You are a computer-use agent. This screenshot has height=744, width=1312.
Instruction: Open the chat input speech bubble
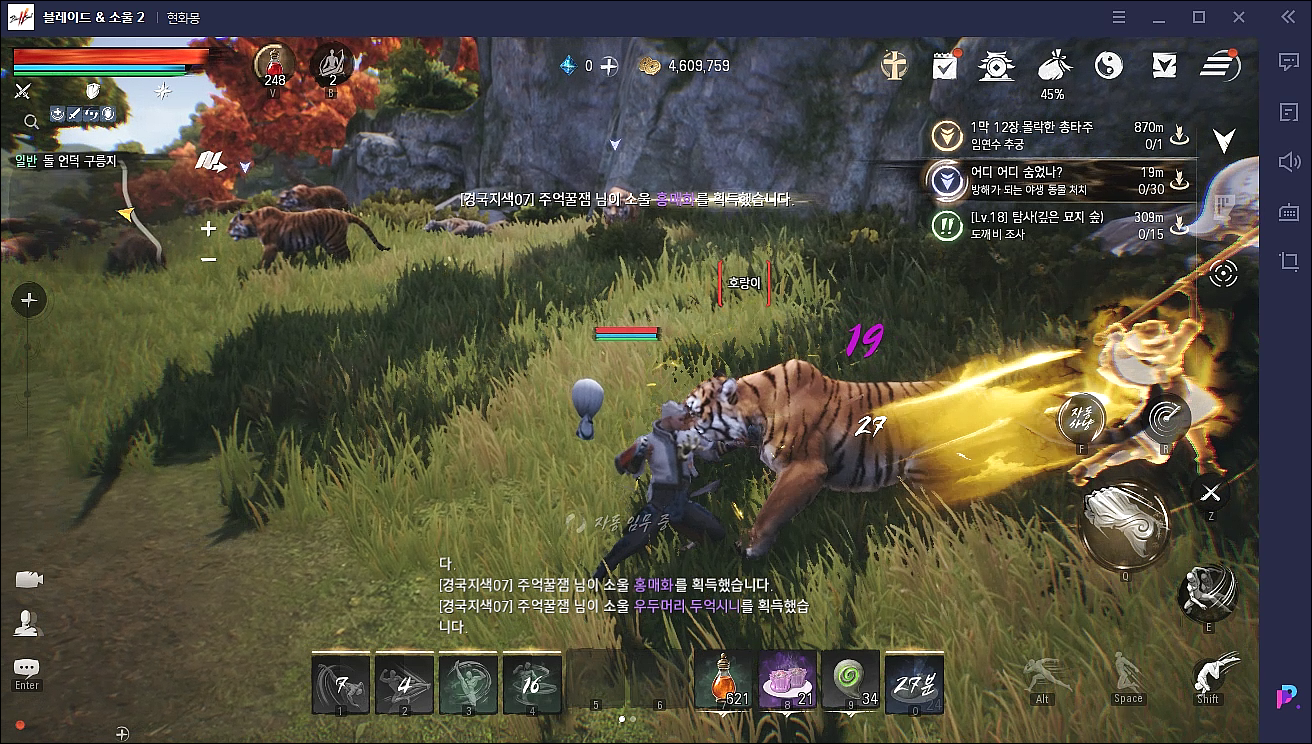pyautogui.click(x=27, y=668)
